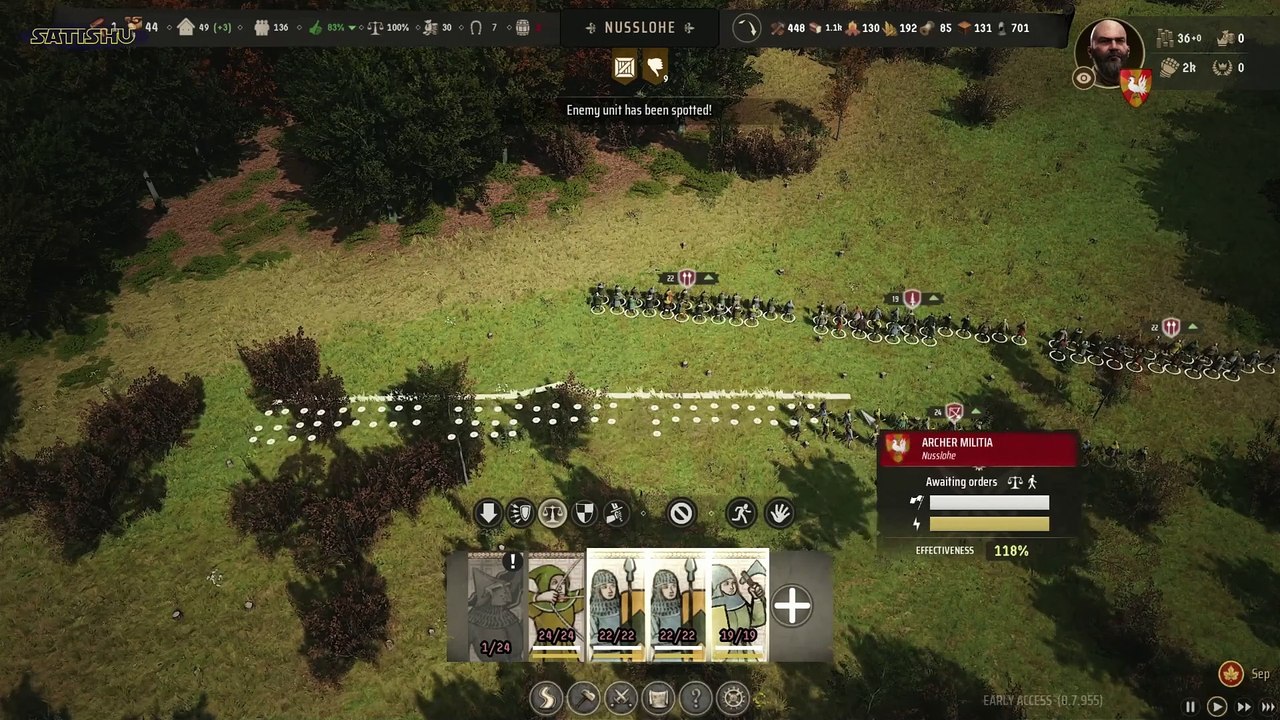Open the road building tool
Image resolution: width=1280 pixels, height=720 pixels.
(547, 697)
